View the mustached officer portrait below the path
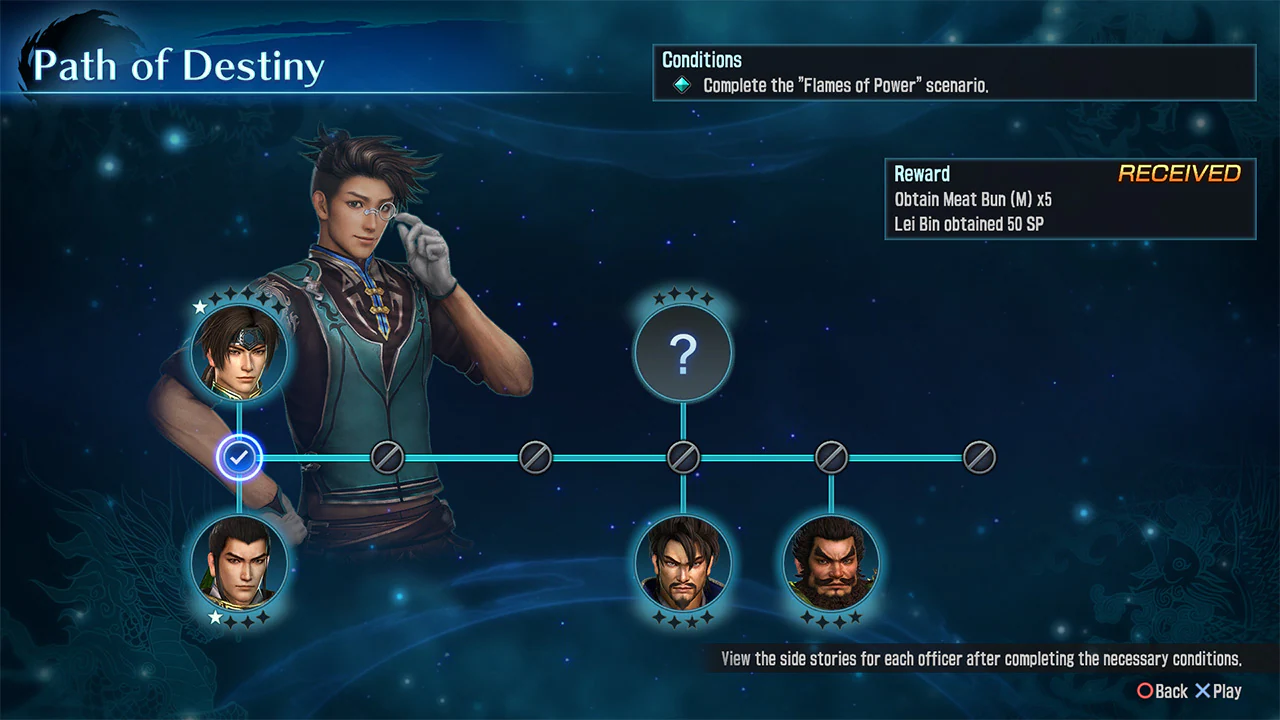This screenshot has width=1280, height=720. pos(683,563)
